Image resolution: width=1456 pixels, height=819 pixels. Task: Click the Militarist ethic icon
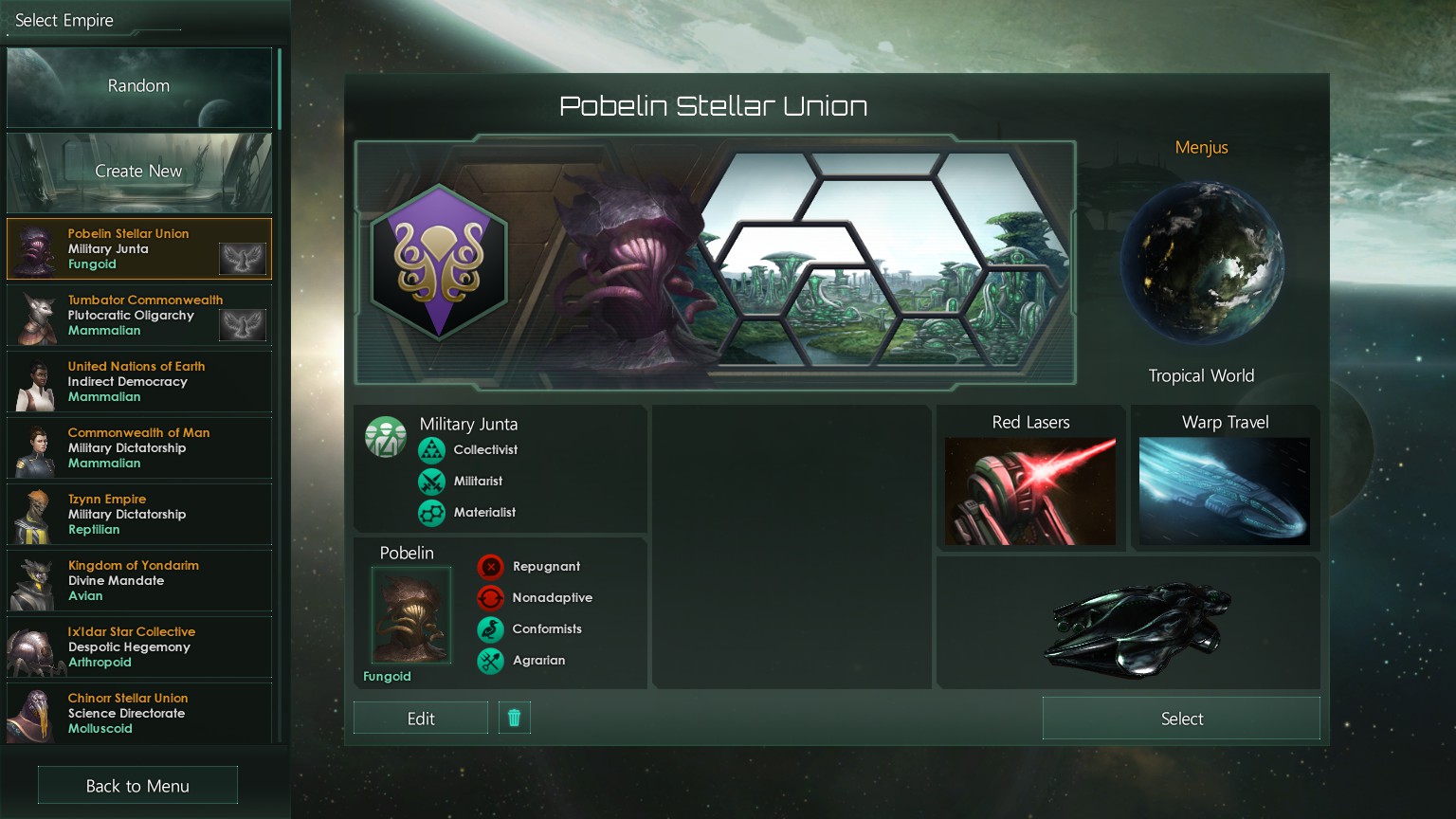(431, 482)
